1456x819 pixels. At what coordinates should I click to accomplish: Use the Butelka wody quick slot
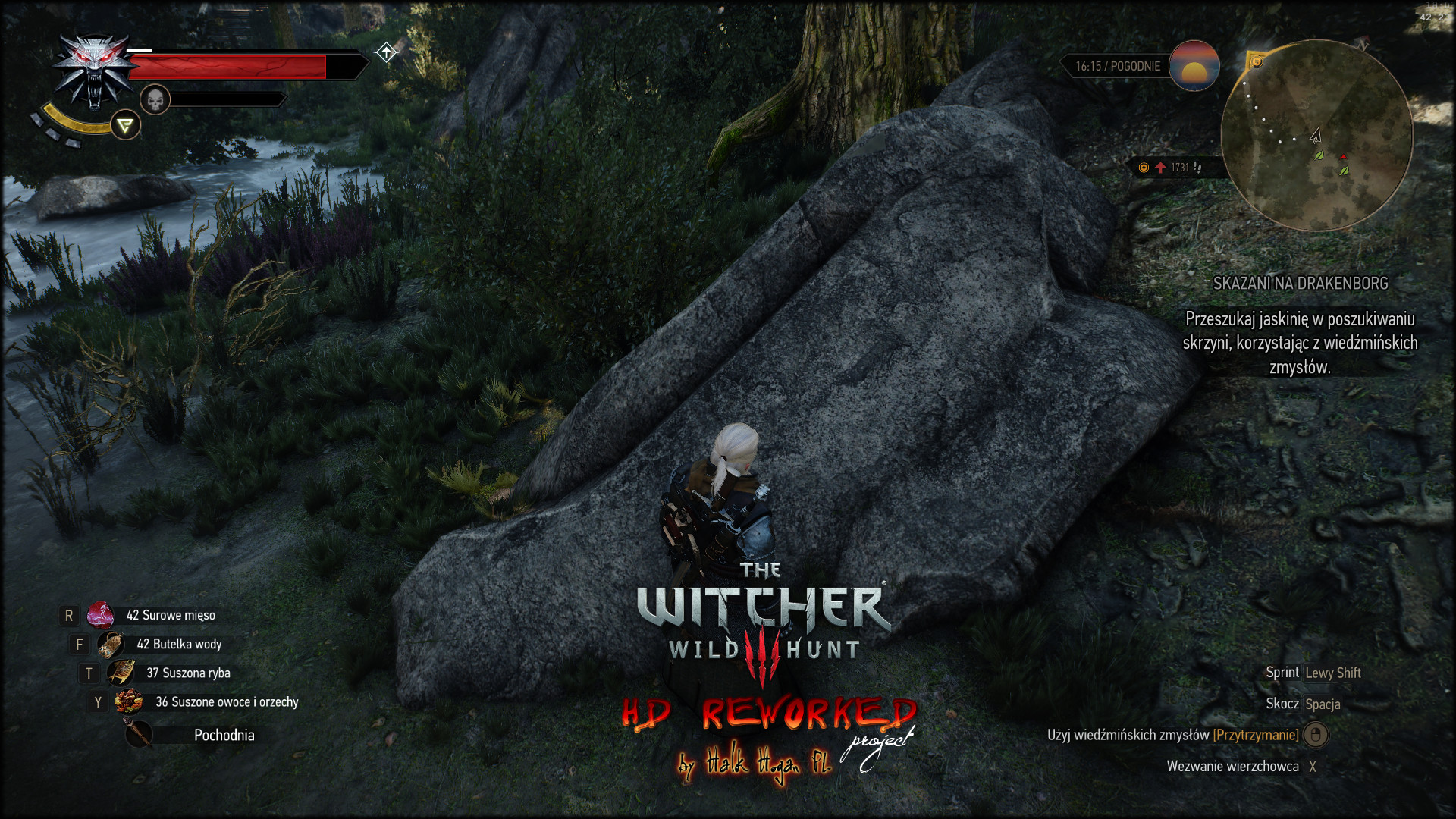point(111,645)
